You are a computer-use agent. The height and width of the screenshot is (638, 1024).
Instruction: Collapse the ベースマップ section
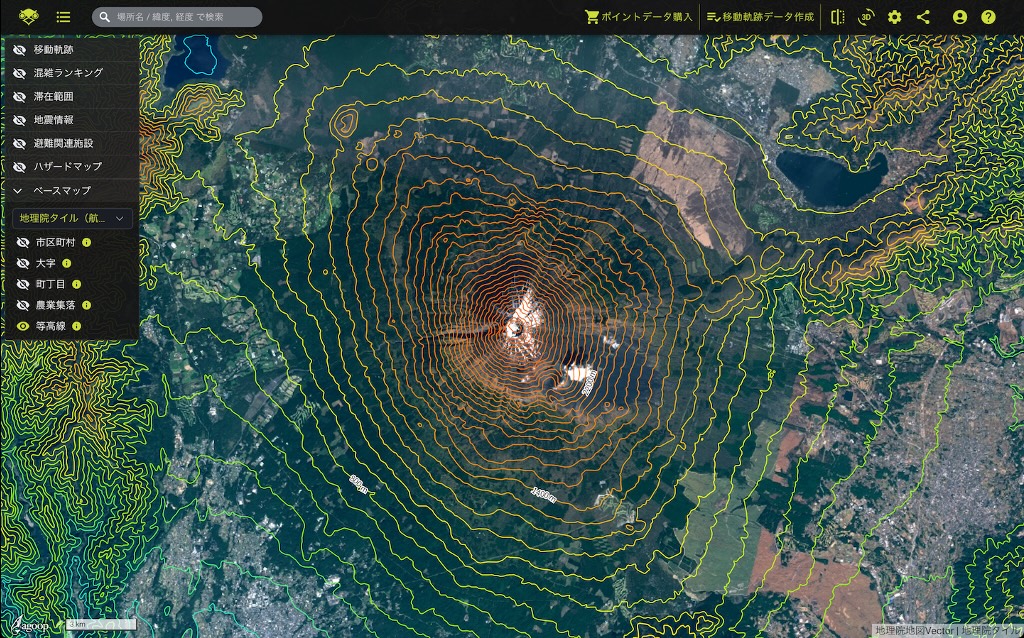(x=19, y=190)
